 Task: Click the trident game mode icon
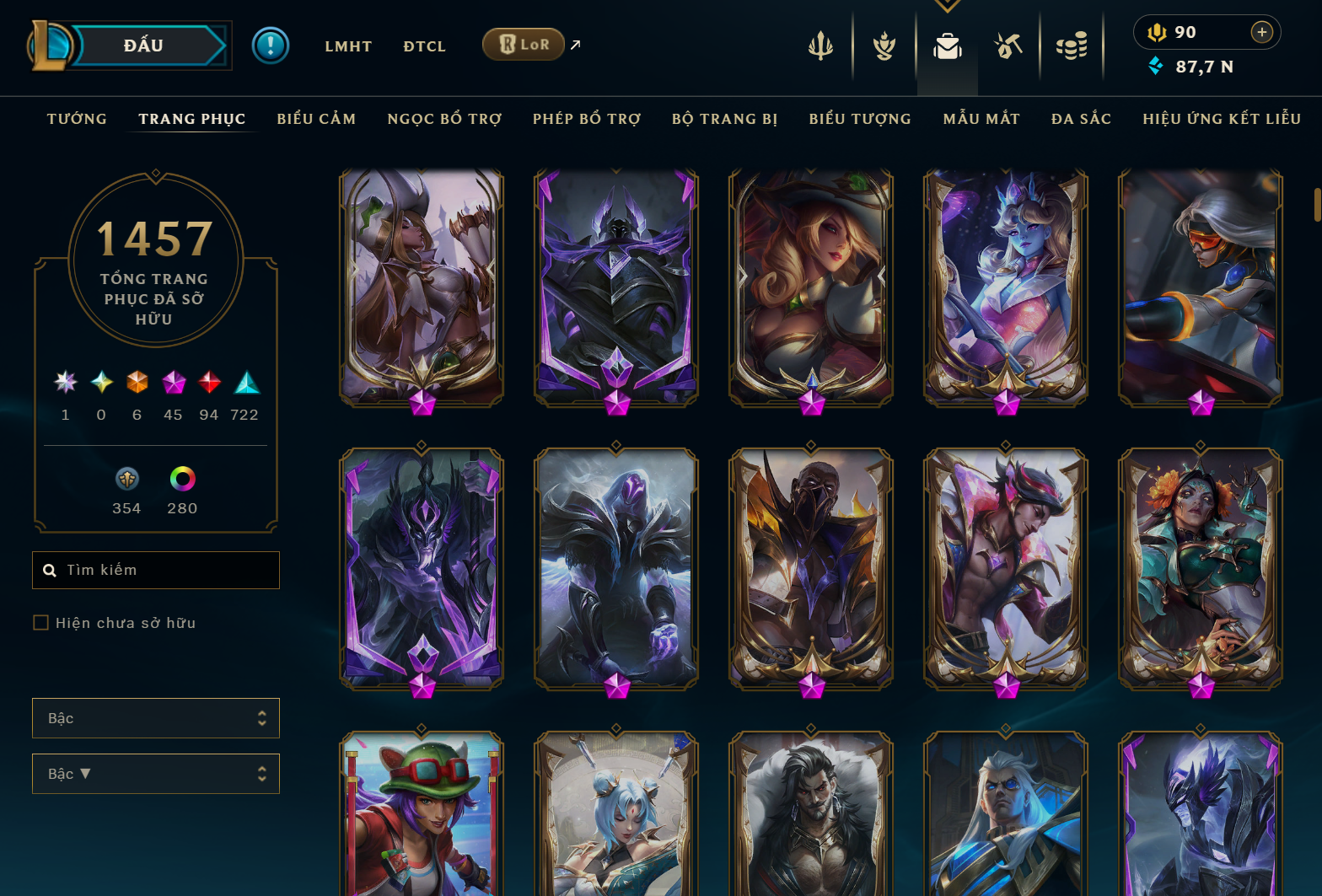point(820,47)
